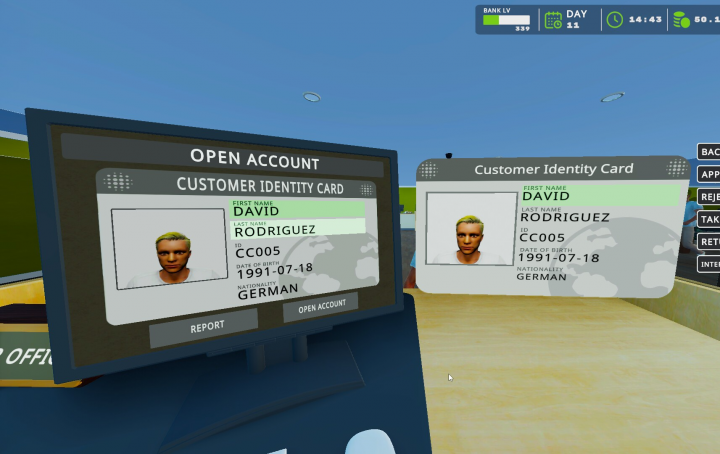Approve the customer with the APP button
Image resolution: width=720 pixels, height=454 pixels.
coord(709,174)
